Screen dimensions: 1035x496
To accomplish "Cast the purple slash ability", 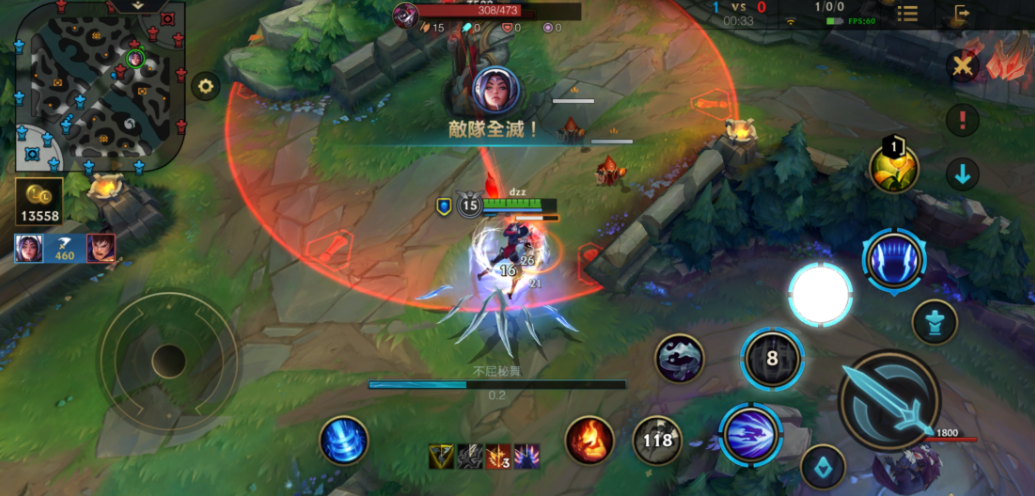I will [750, 435].
